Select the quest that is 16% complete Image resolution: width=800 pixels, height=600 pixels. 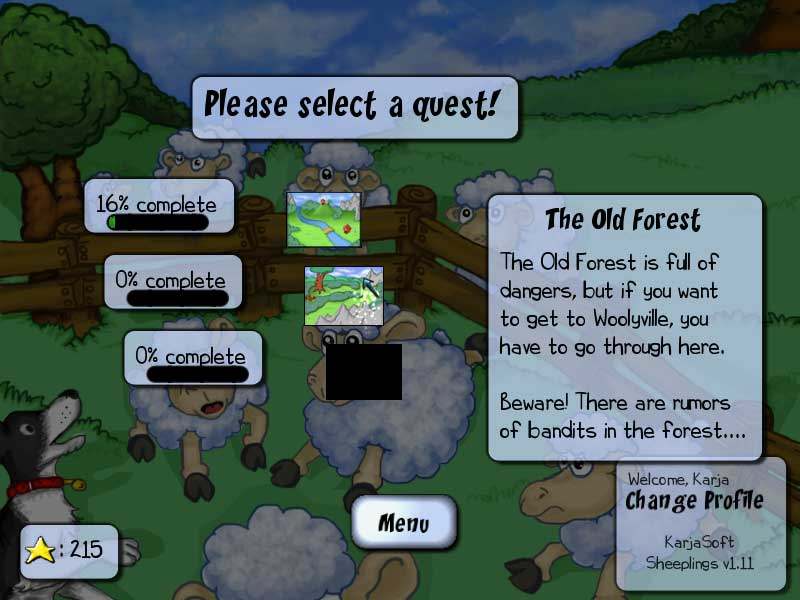tap(160, 206)
